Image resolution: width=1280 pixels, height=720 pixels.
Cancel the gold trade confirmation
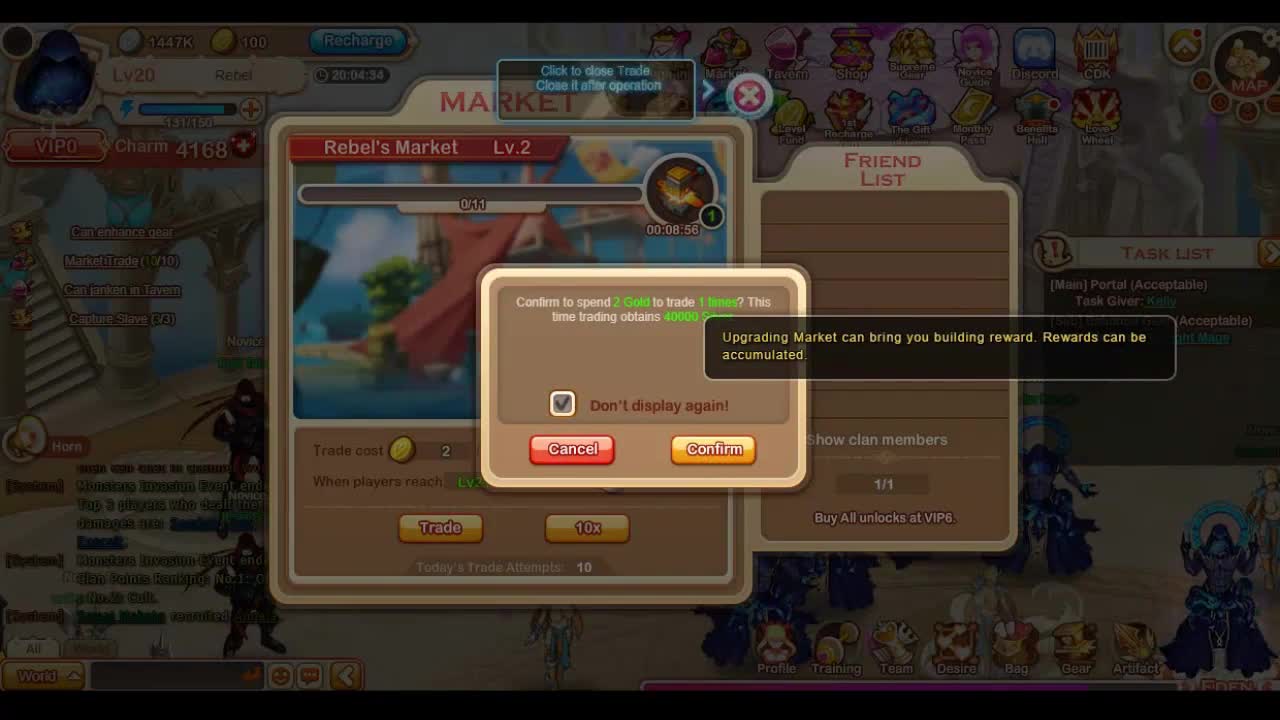(x=572, y=449)
